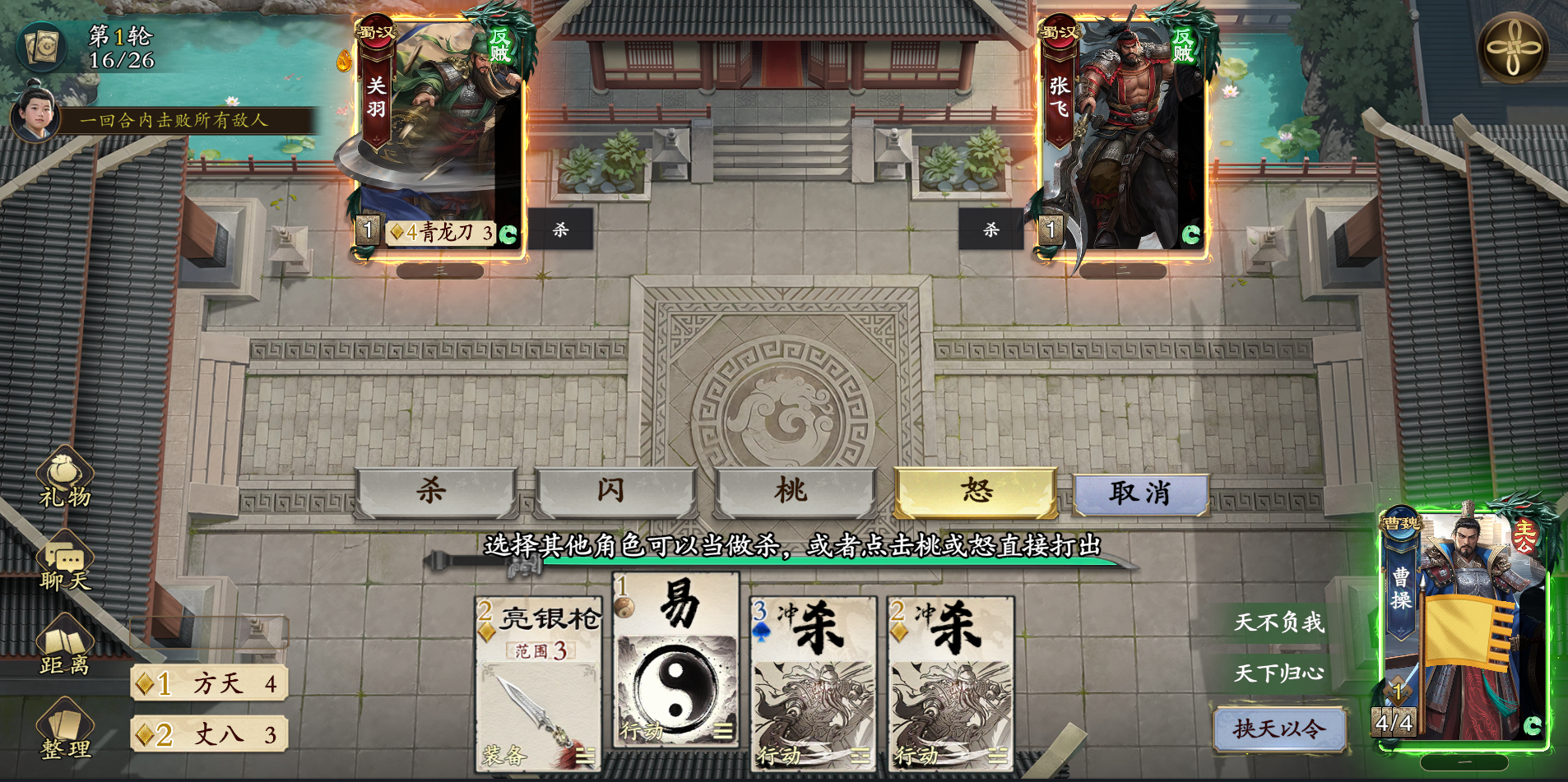Select the 天下归心 skill
The image size is (1568, 782).
[1280, 671]
